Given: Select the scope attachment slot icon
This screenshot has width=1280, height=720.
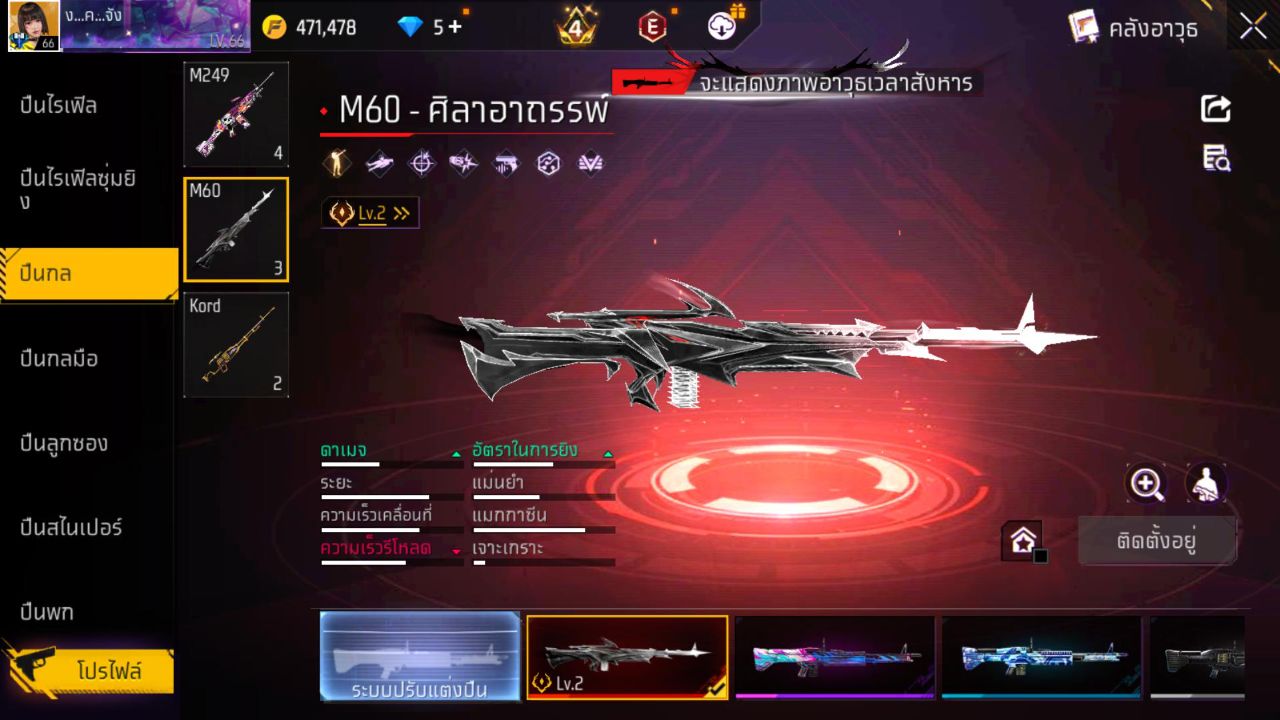Looking at the screenshot, I should pyautogui.click(x=422, y=162).
